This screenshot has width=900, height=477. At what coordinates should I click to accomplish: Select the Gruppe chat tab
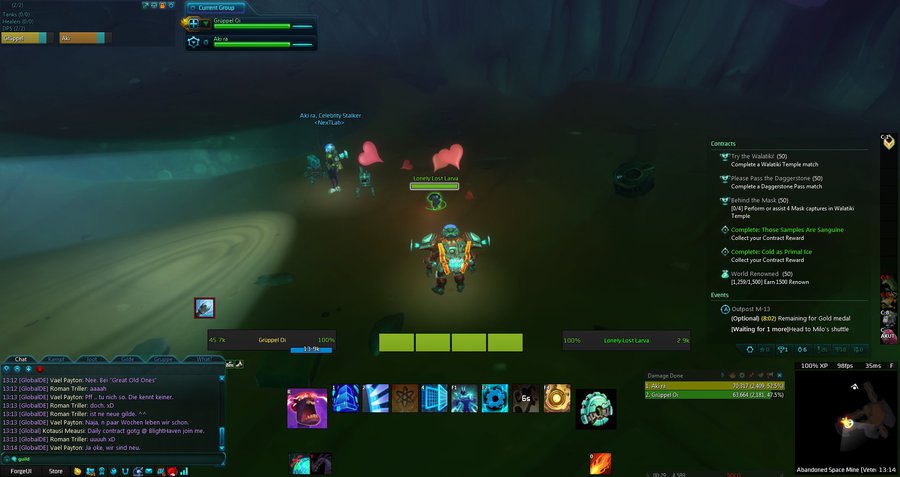165,358
